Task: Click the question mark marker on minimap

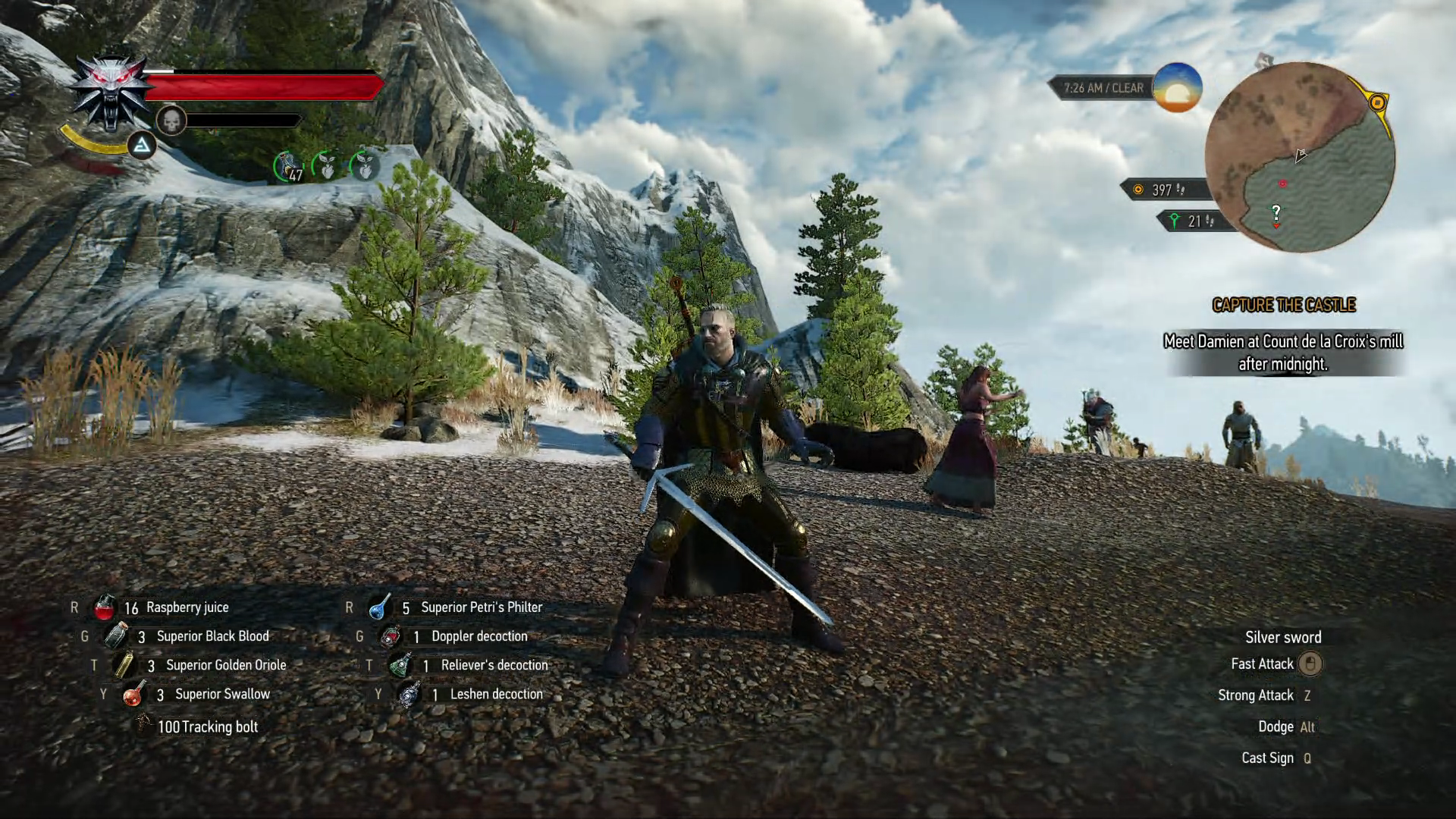Action: pyautogui.click(x=1276, y=212)
